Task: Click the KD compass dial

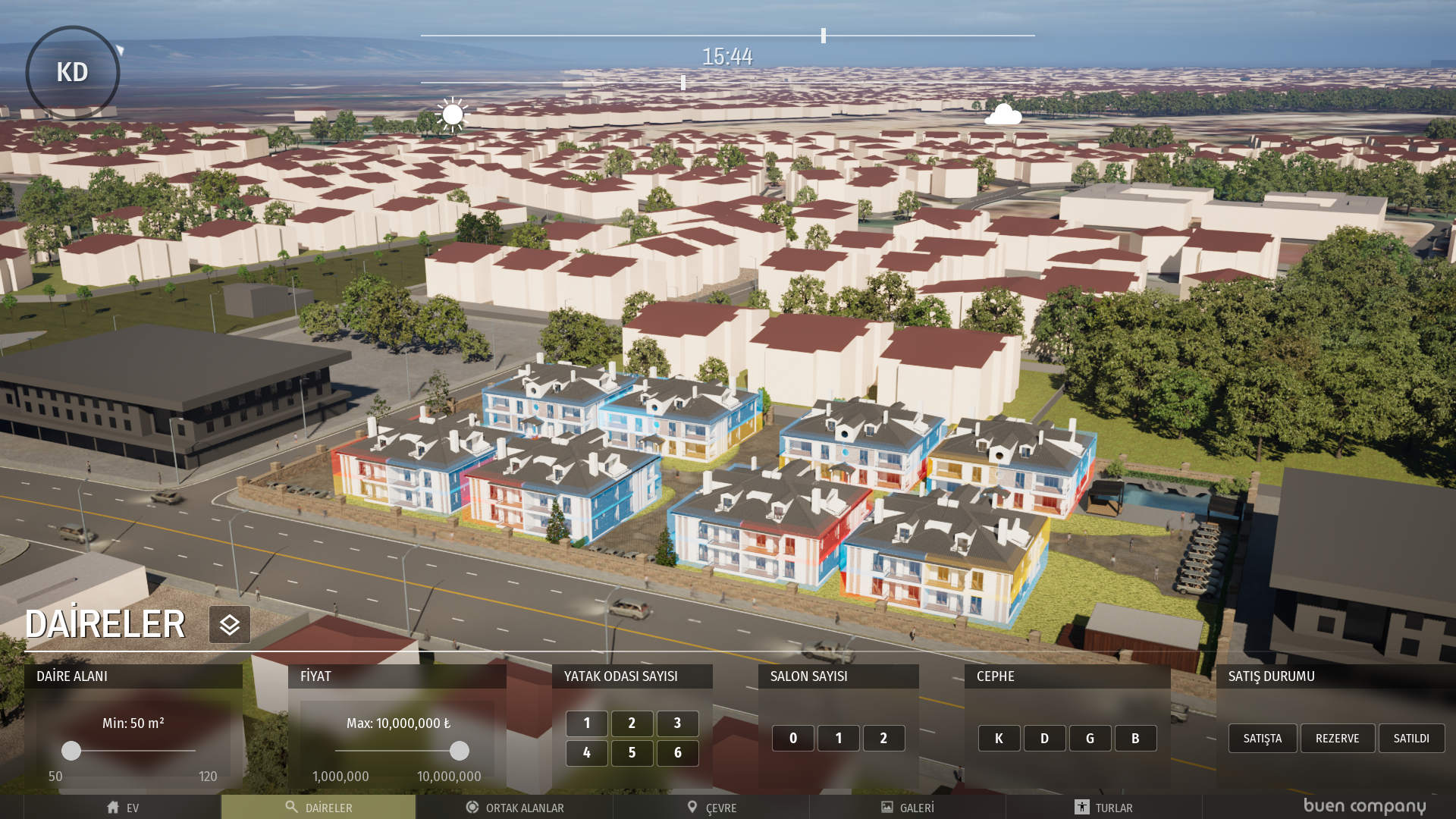Action: pos(73,73)
